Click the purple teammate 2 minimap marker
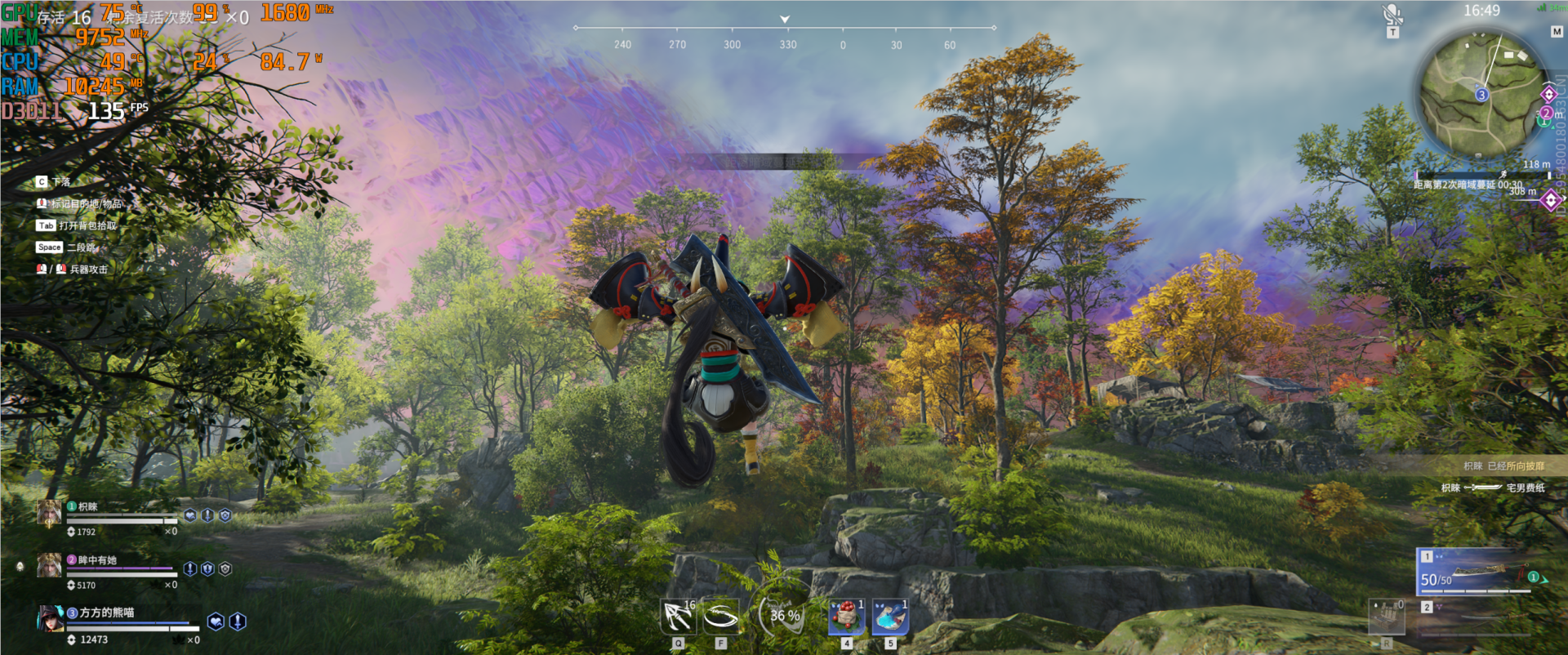This screenshot has width=1568, height=655. (x=1546, y=113)
